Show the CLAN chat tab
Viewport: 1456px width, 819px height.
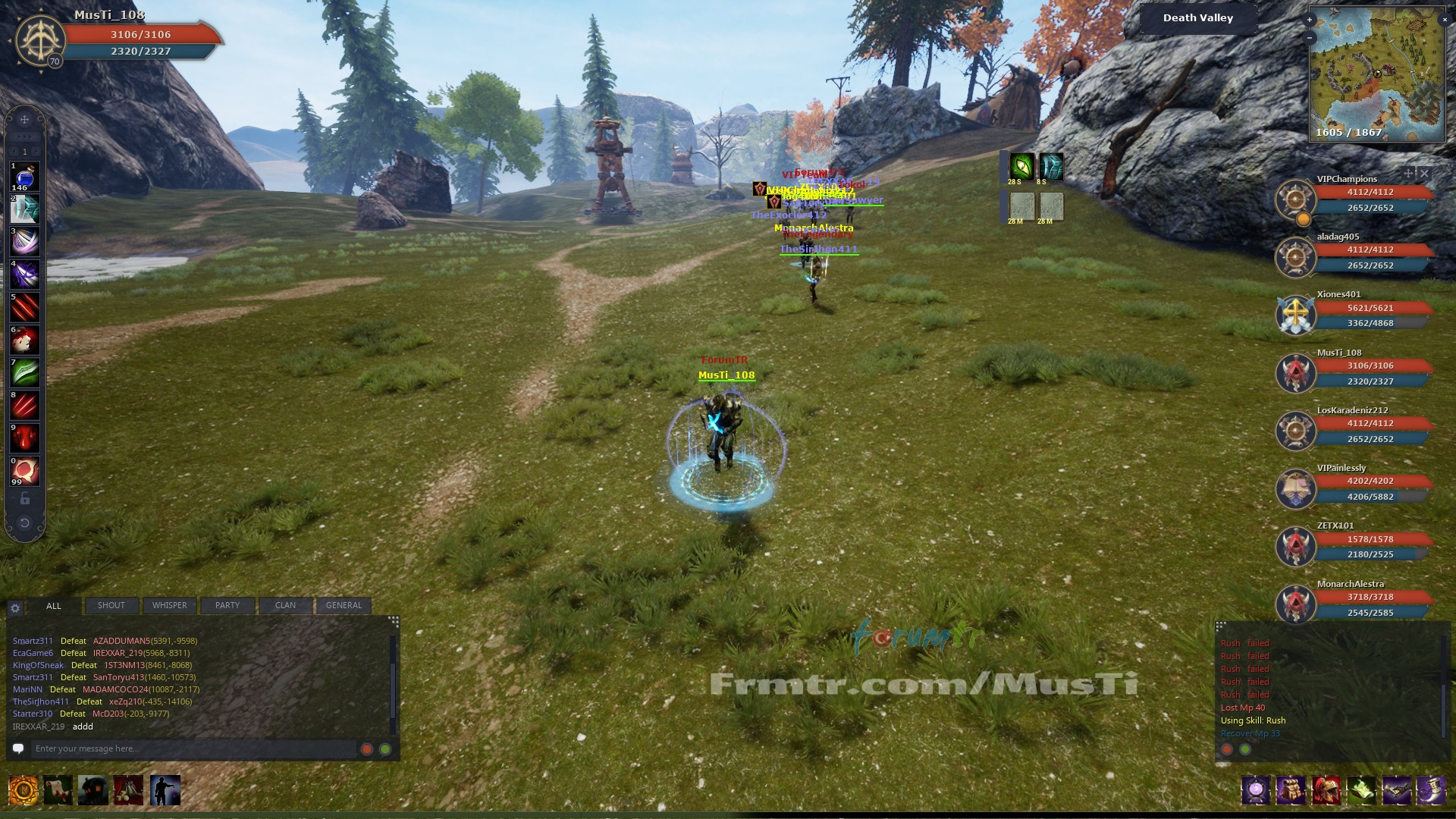coord(285,605)
